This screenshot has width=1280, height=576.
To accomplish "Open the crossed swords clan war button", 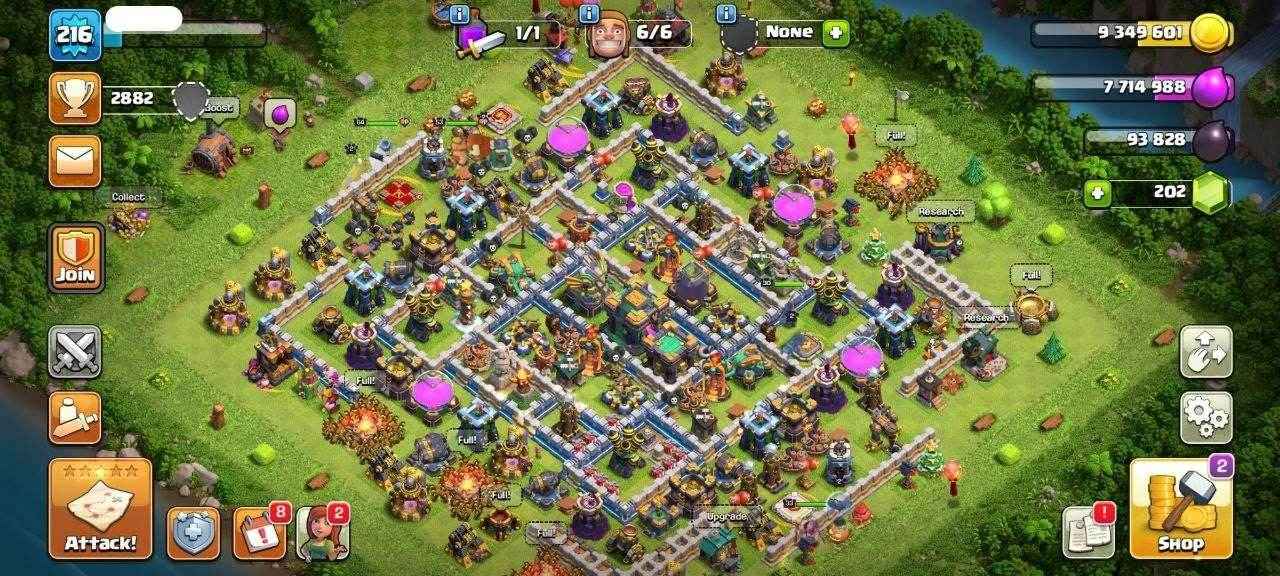I will pos(75,351).
